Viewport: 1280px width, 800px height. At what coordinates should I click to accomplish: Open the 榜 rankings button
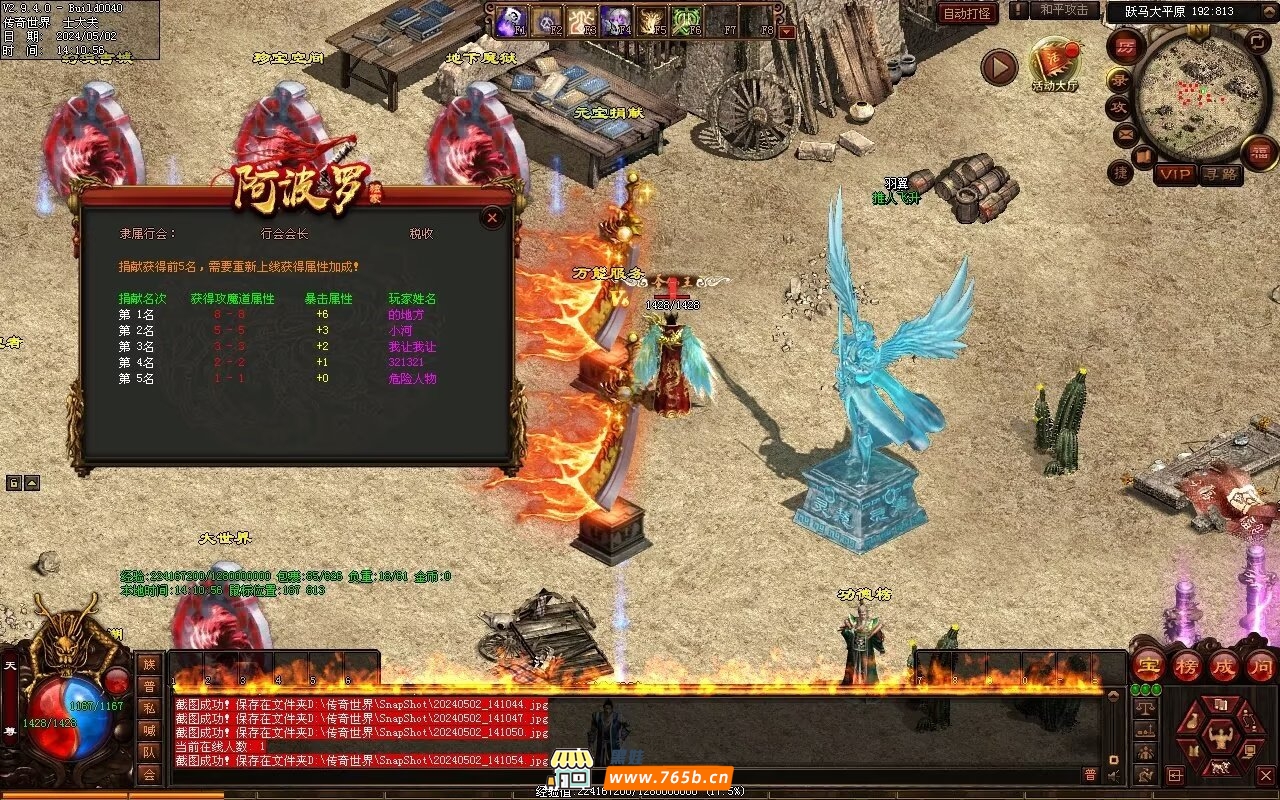1186,665
